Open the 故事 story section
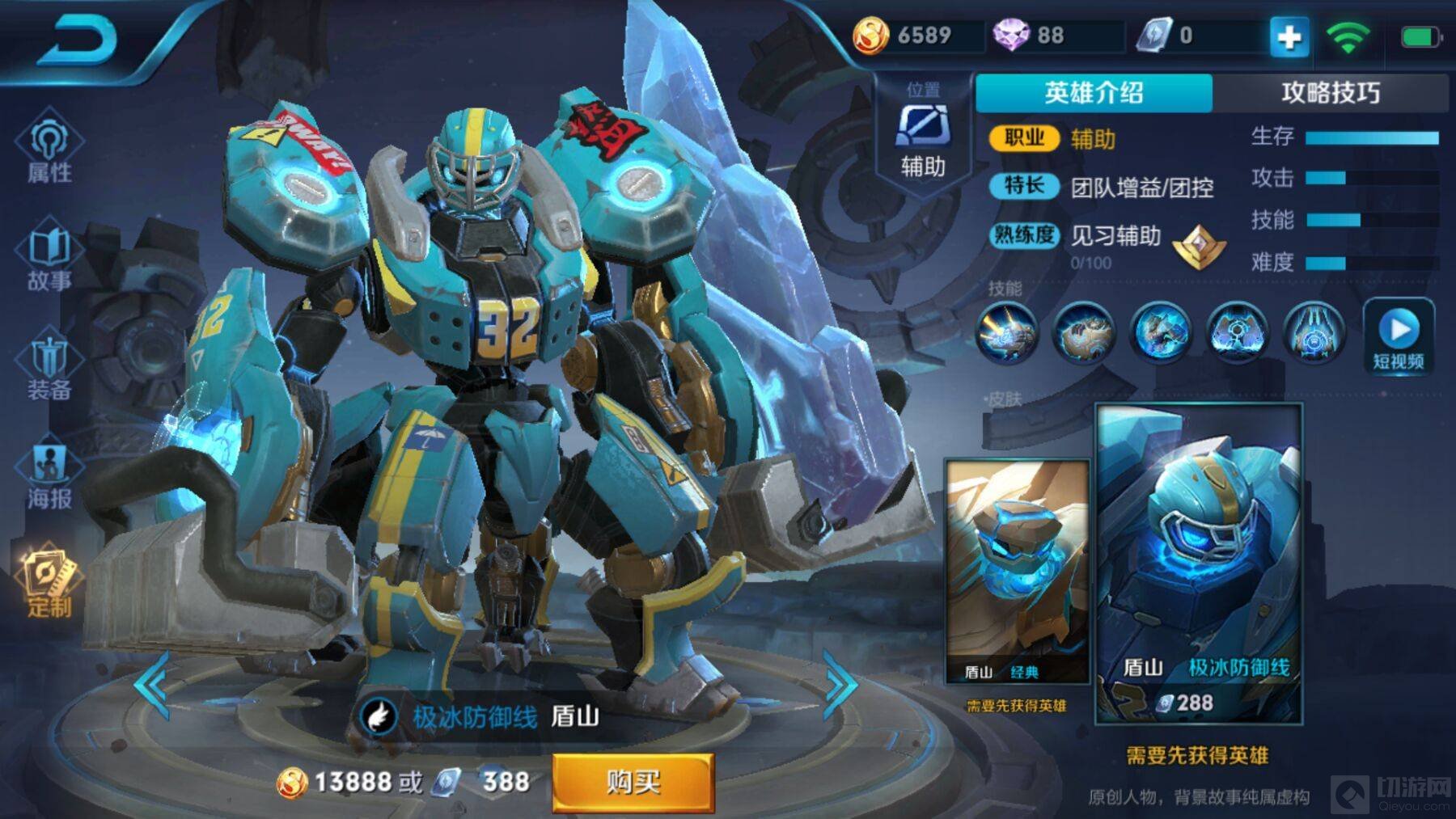This screenshot has height=819, width=1456. (x=49, y=259)
